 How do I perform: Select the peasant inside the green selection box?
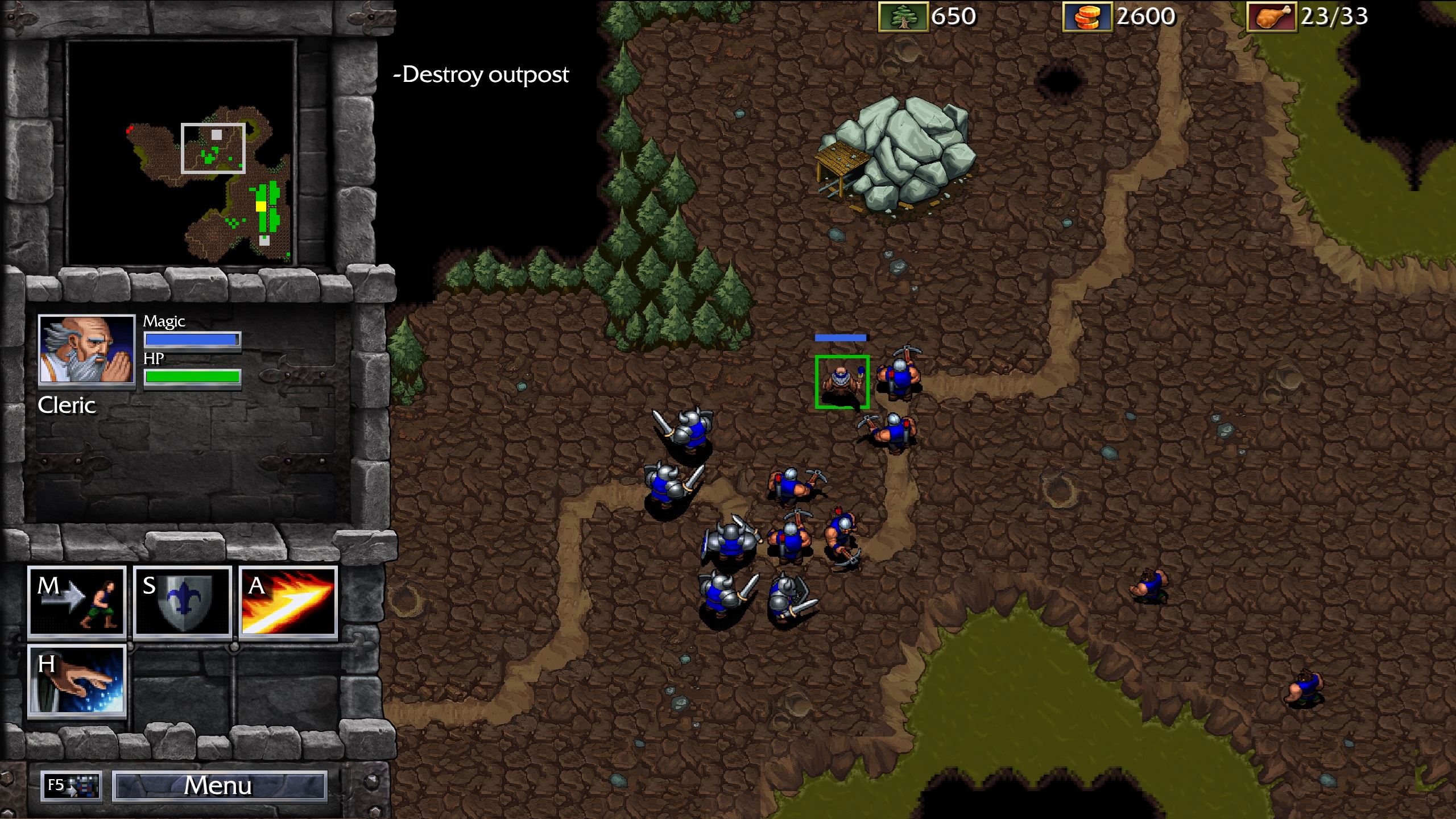[842, 382]
